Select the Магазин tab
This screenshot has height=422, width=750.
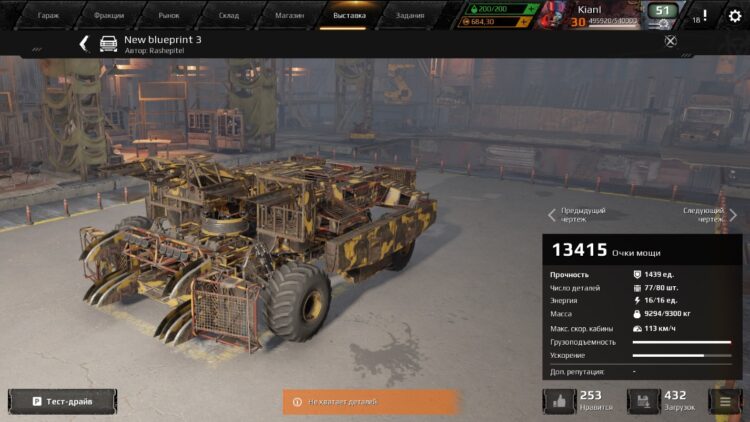point(289,15)
